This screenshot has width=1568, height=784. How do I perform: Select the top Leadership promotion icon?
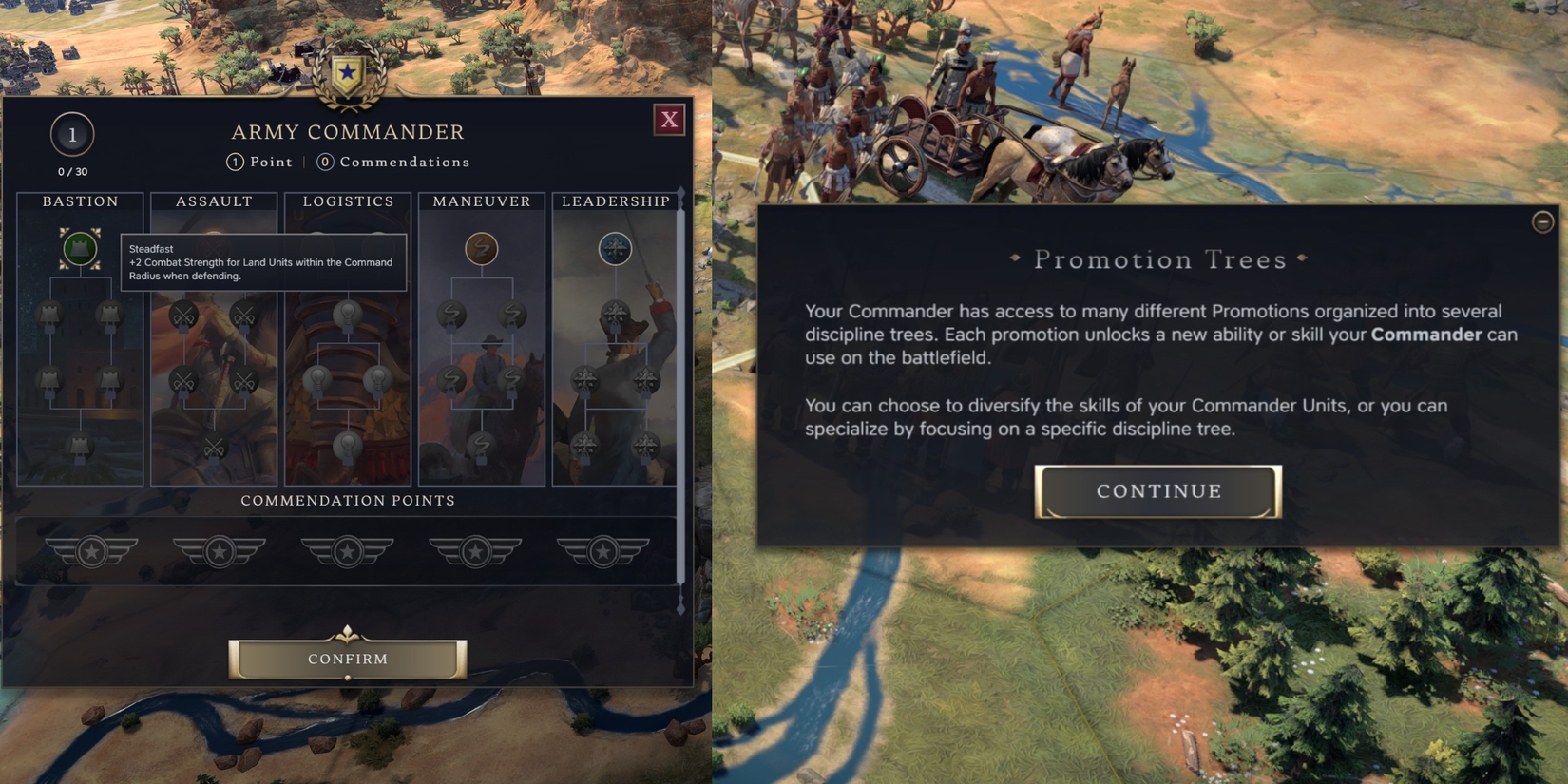615,247
